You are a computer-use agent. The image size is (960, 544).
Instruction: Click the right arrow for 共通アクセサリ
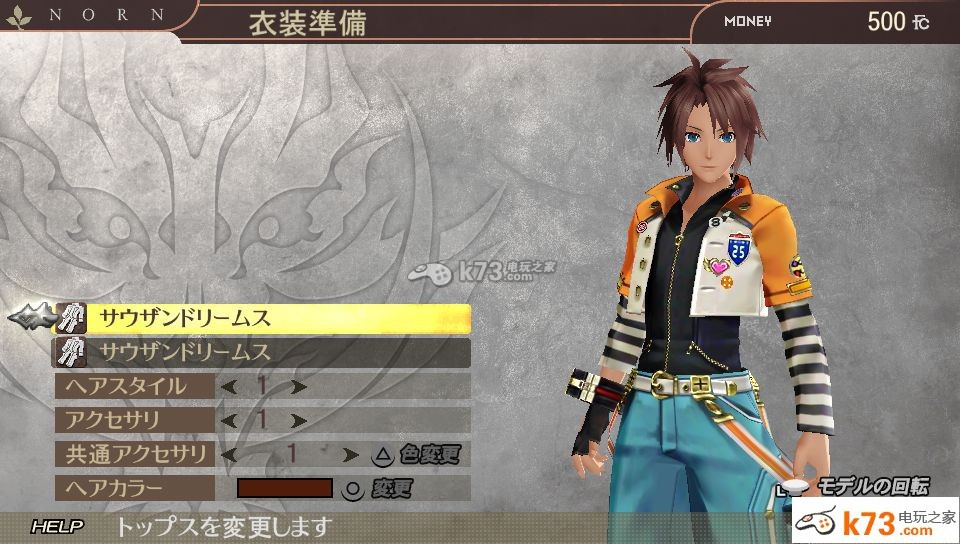[x=350, y=454]
